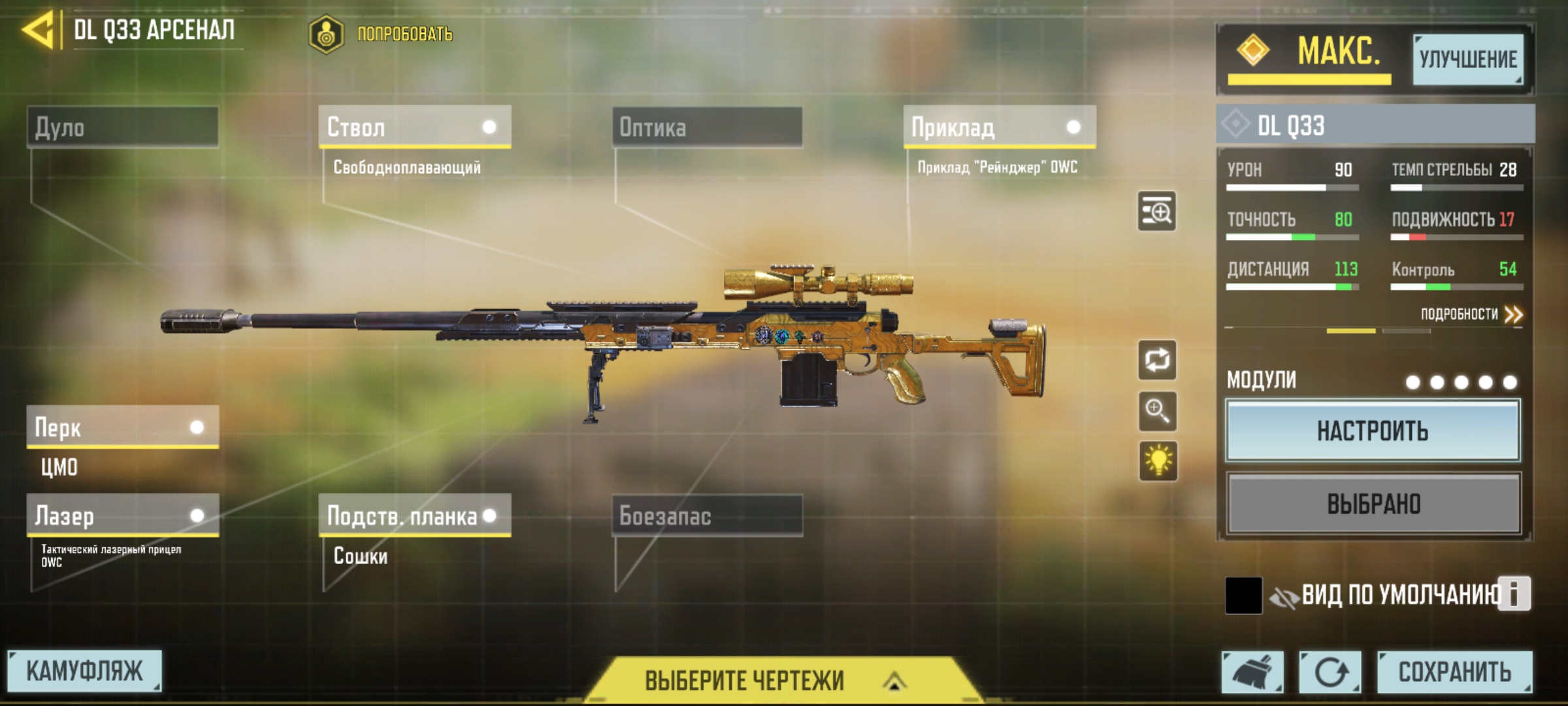Open the Оптика attachment slot
Screen dimensions: 1568x706
(707, 127)
